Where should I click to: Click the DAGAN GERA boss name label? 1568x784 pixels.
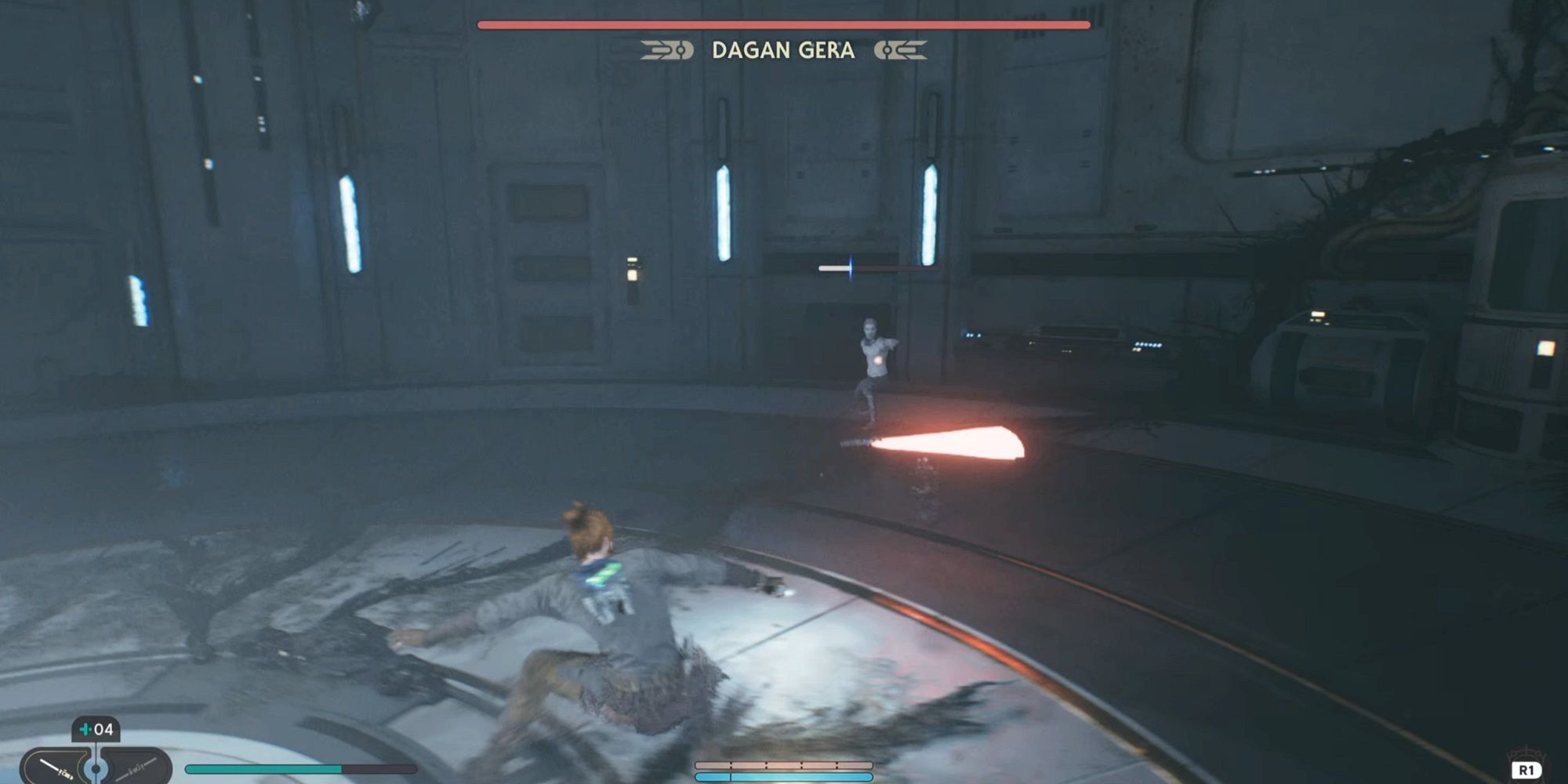784,51
